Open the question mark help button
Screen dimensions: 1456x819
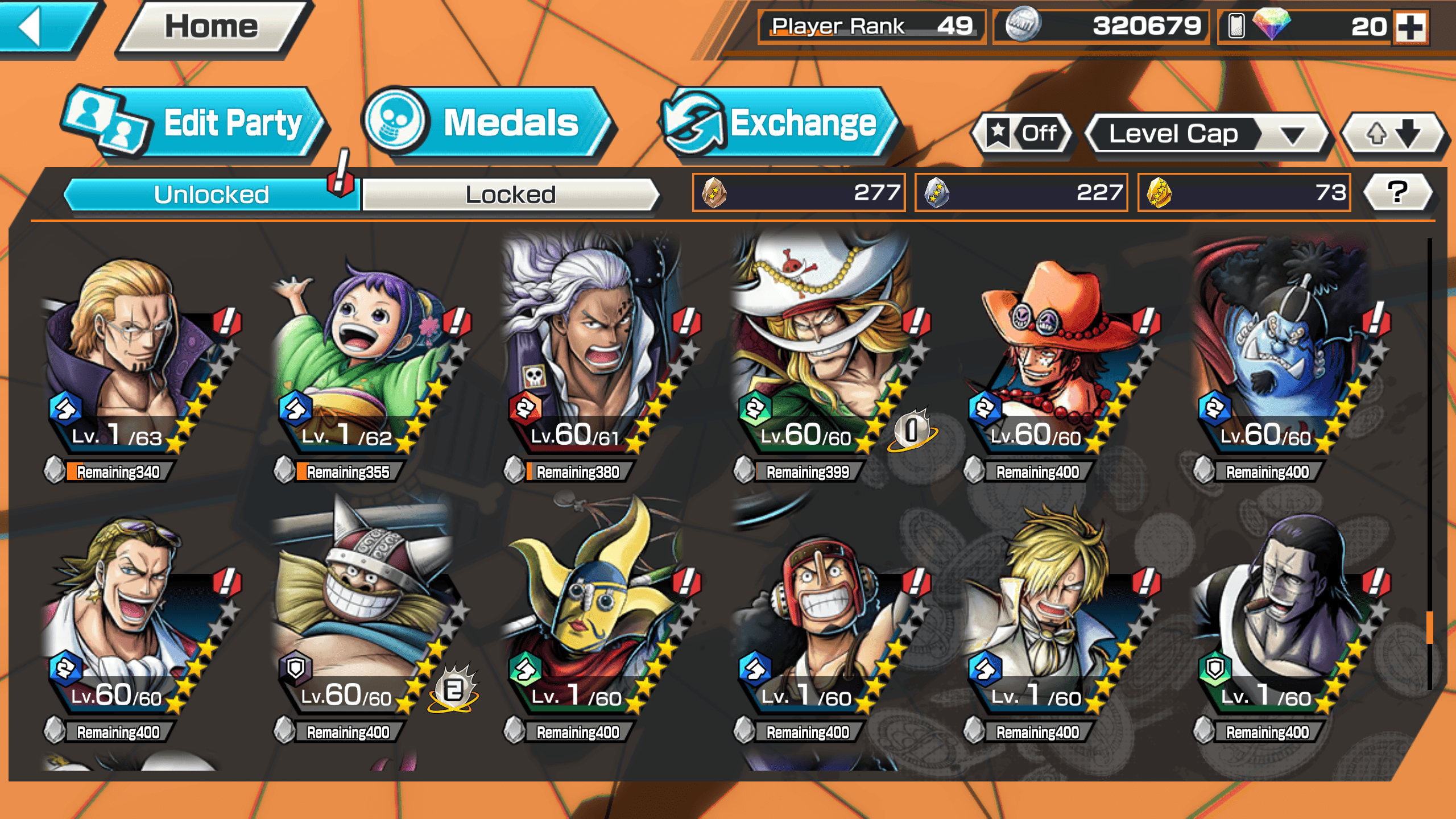tap(1397, 192)
